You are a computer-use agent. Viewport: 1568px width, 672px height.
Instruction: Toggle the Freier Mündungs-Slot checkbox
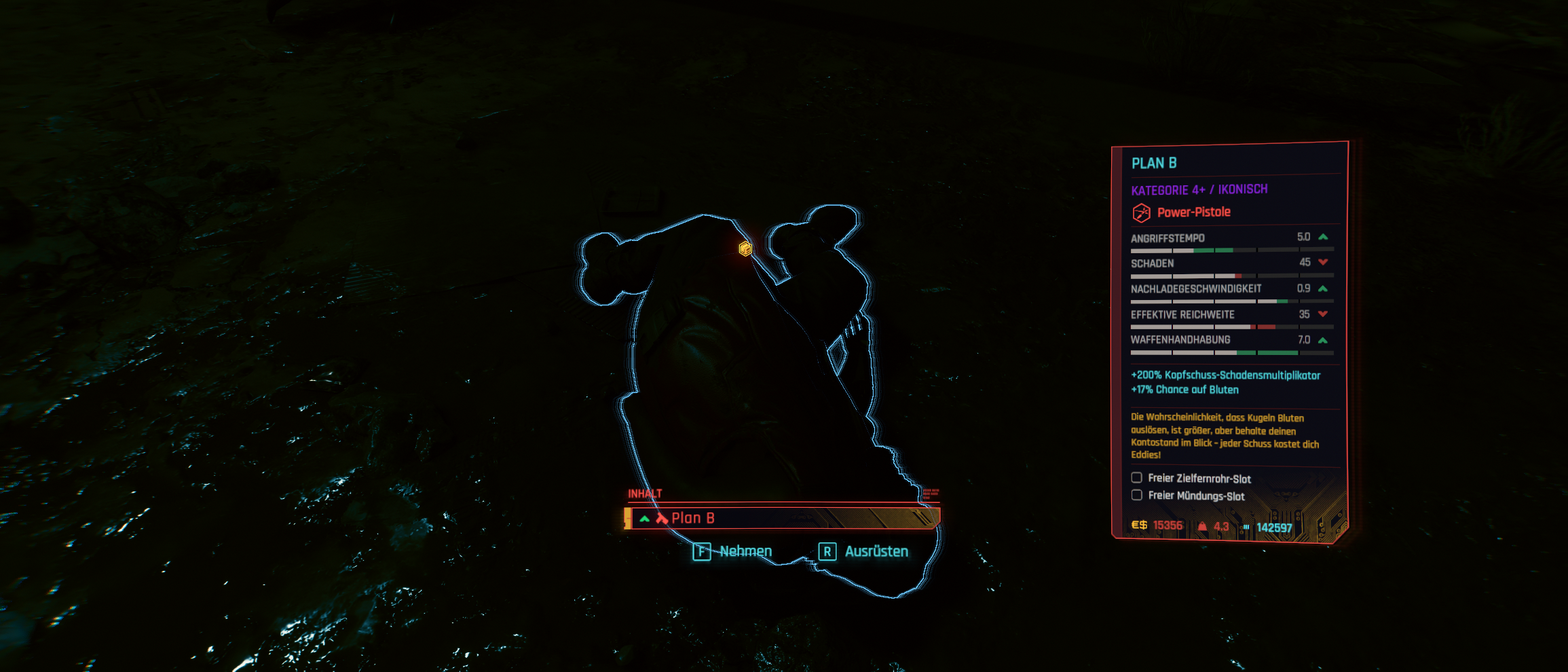tap(1136, 495)
